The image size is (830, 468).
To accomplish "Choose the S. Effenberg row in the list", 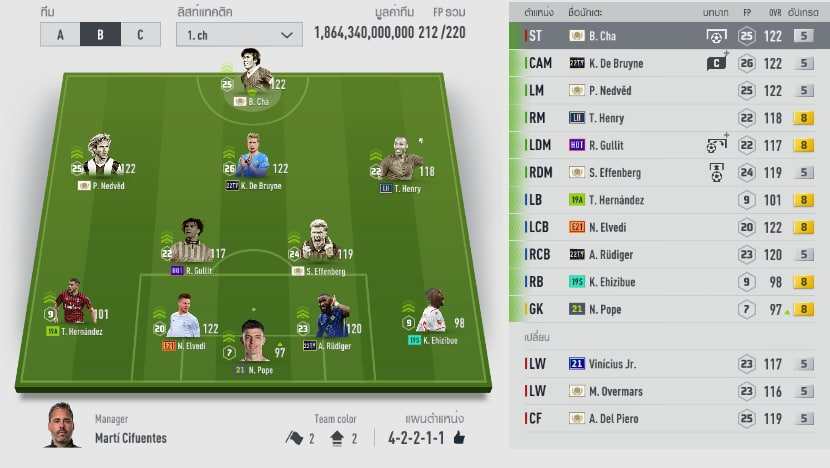I will 668,172.
